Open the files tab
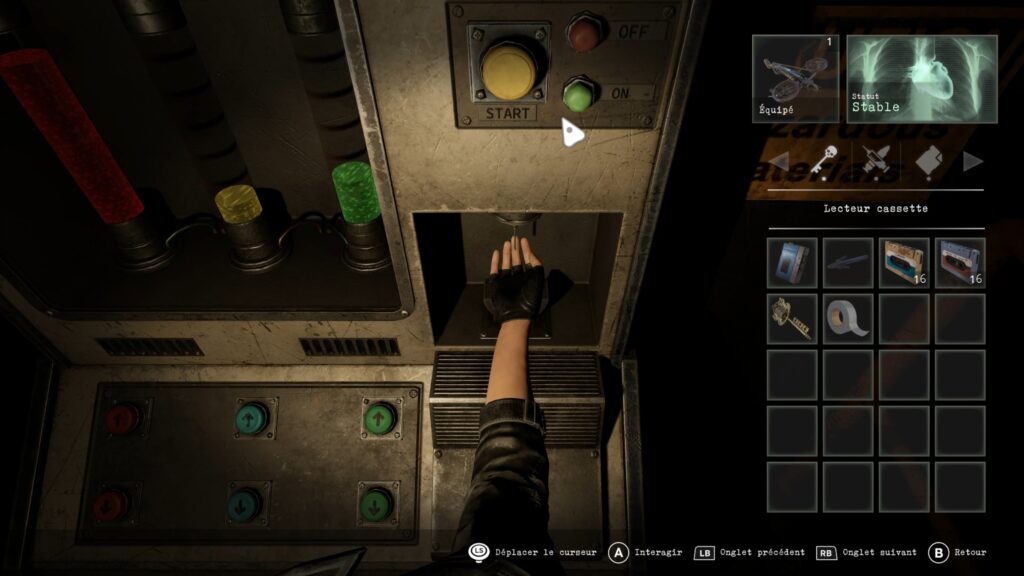 click(927, 161)
